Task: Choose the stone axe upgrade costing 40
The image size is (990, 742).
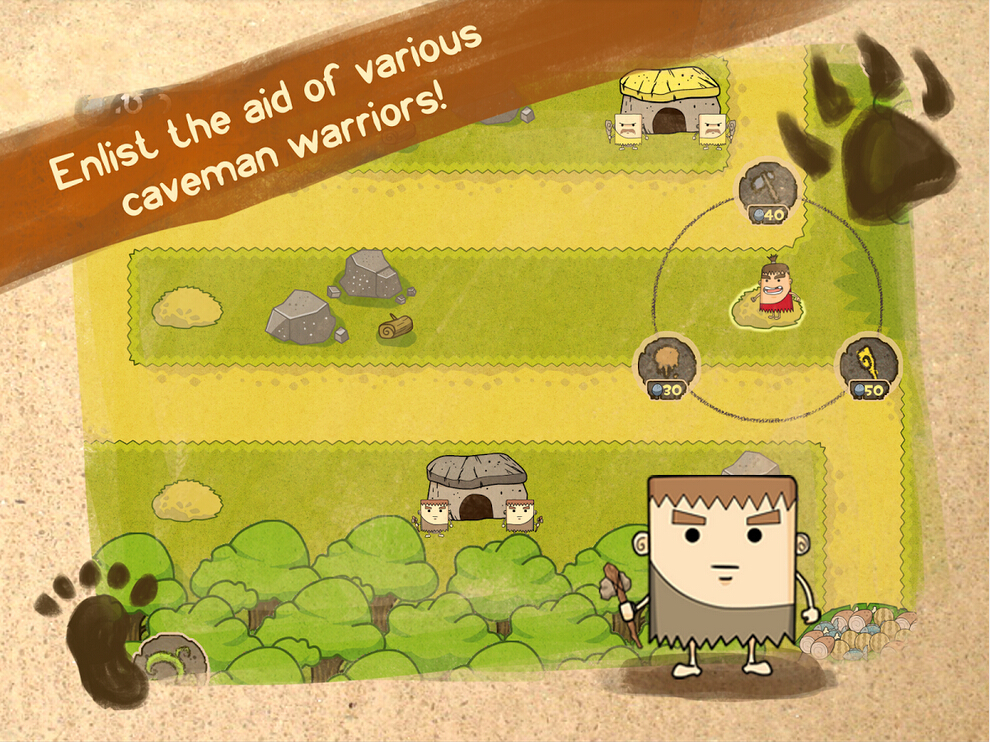Action: pos(768,188)
